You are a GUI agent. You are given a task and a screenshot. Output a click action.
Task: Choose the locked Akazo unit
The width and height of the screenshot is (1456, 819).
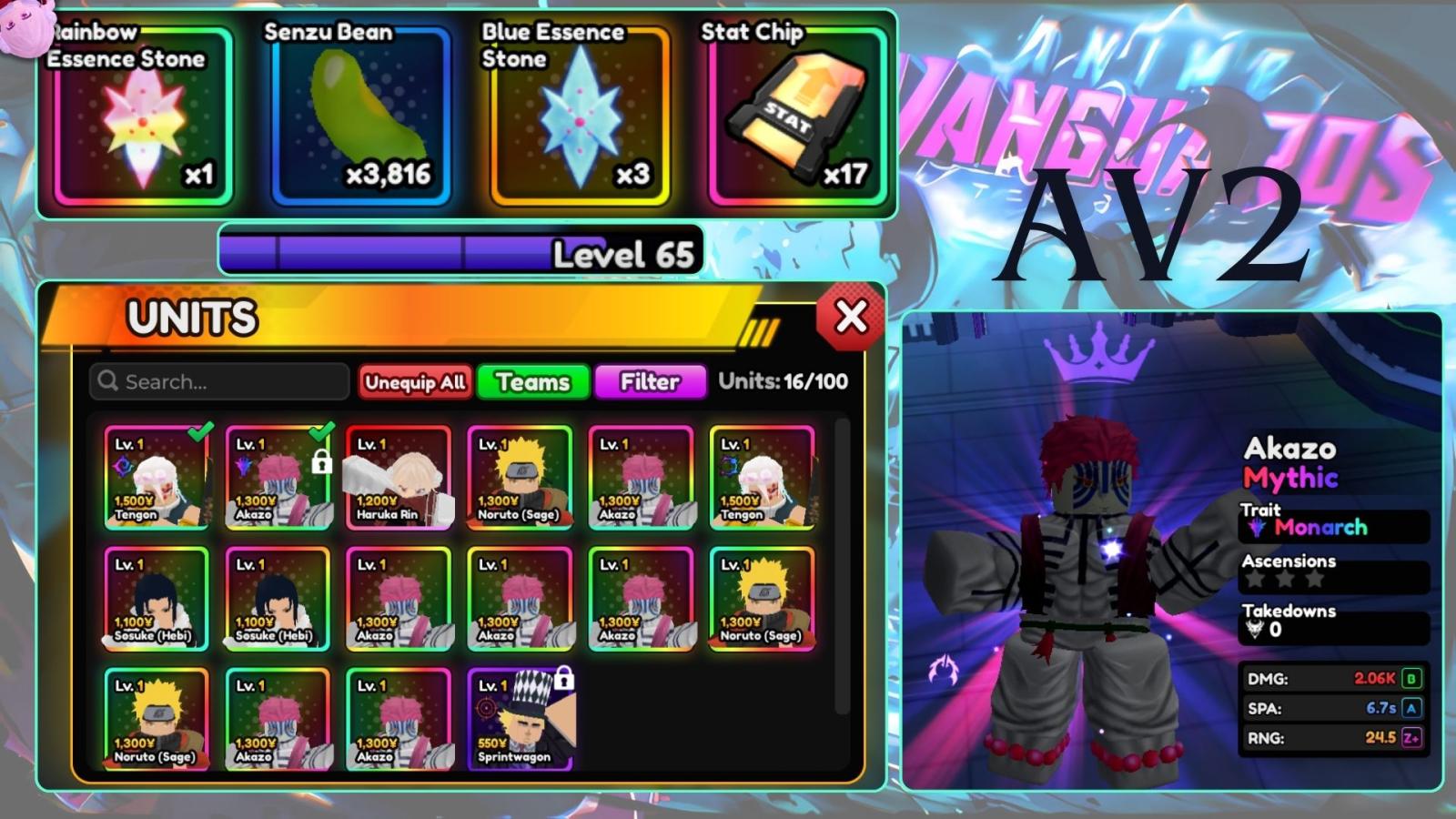pos(278,479)
